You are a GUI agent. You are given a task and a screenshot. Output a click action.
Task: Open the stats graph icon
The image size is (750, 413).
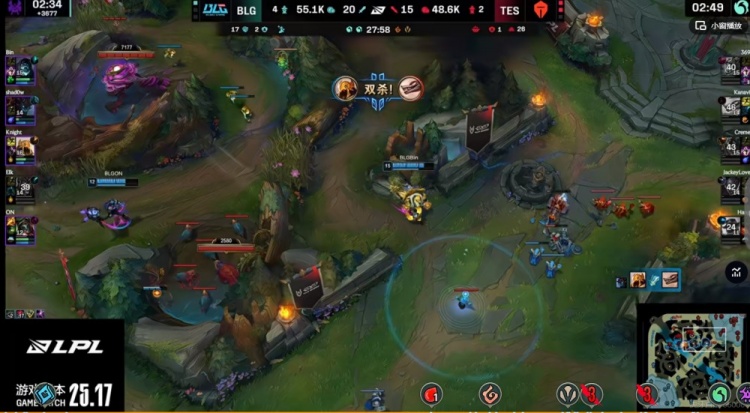coord(738,271)
